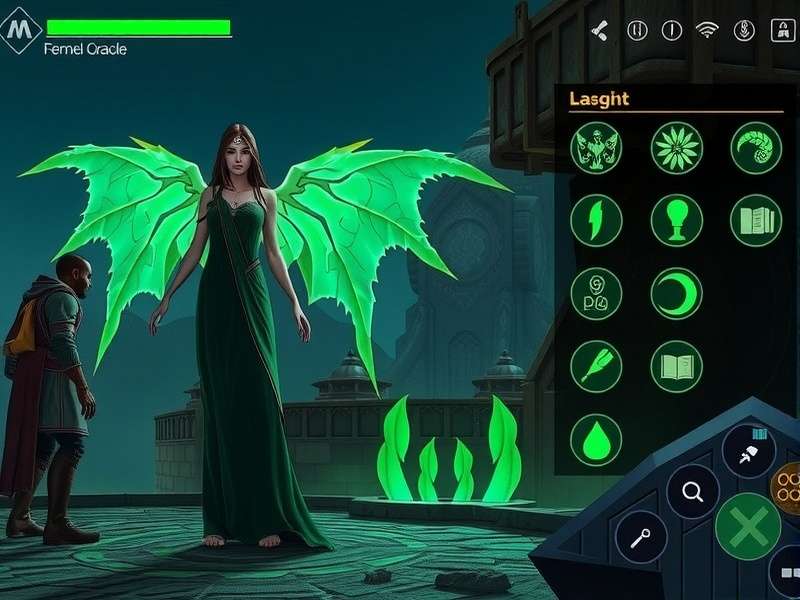
Task: Activate the winged figure ability
Action: click(x=596, y=148)
